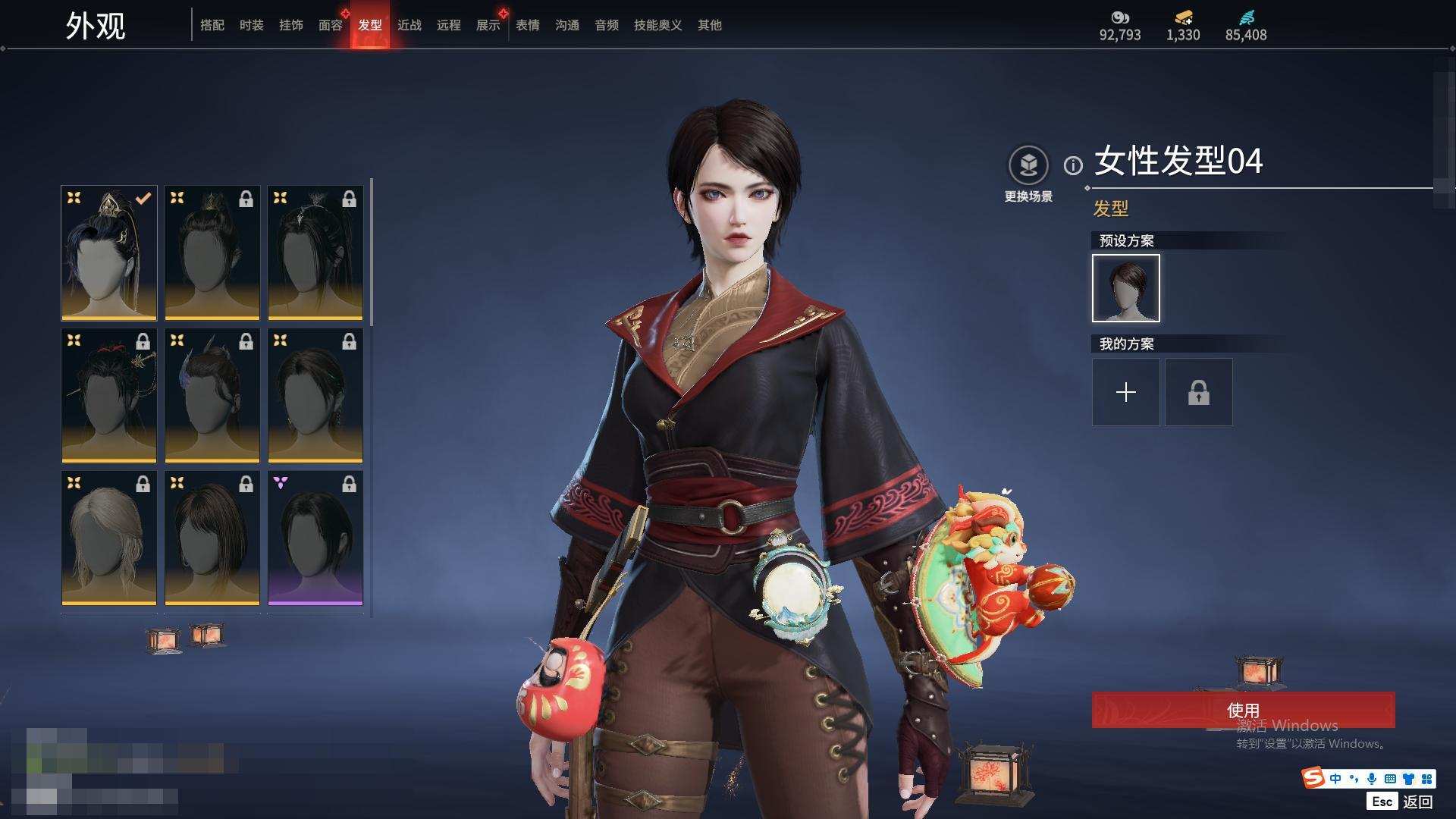Image resolution: width=1456 pixels, height=819 pixels.
Task: Open the 表情 tab
Action: tap(527, 25)
